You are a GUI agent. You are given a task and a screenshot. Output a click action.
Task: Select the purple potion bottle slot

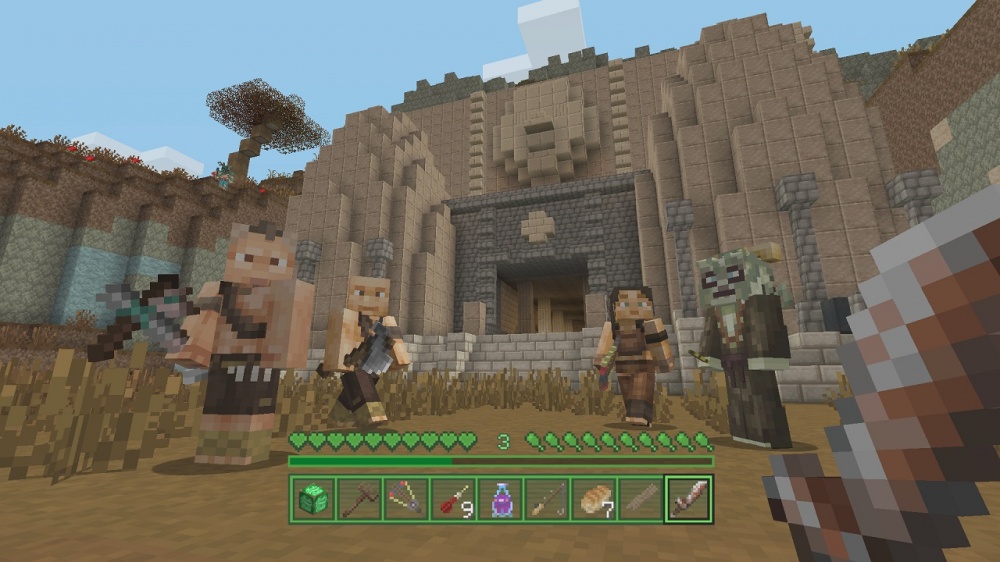(501, 499)
